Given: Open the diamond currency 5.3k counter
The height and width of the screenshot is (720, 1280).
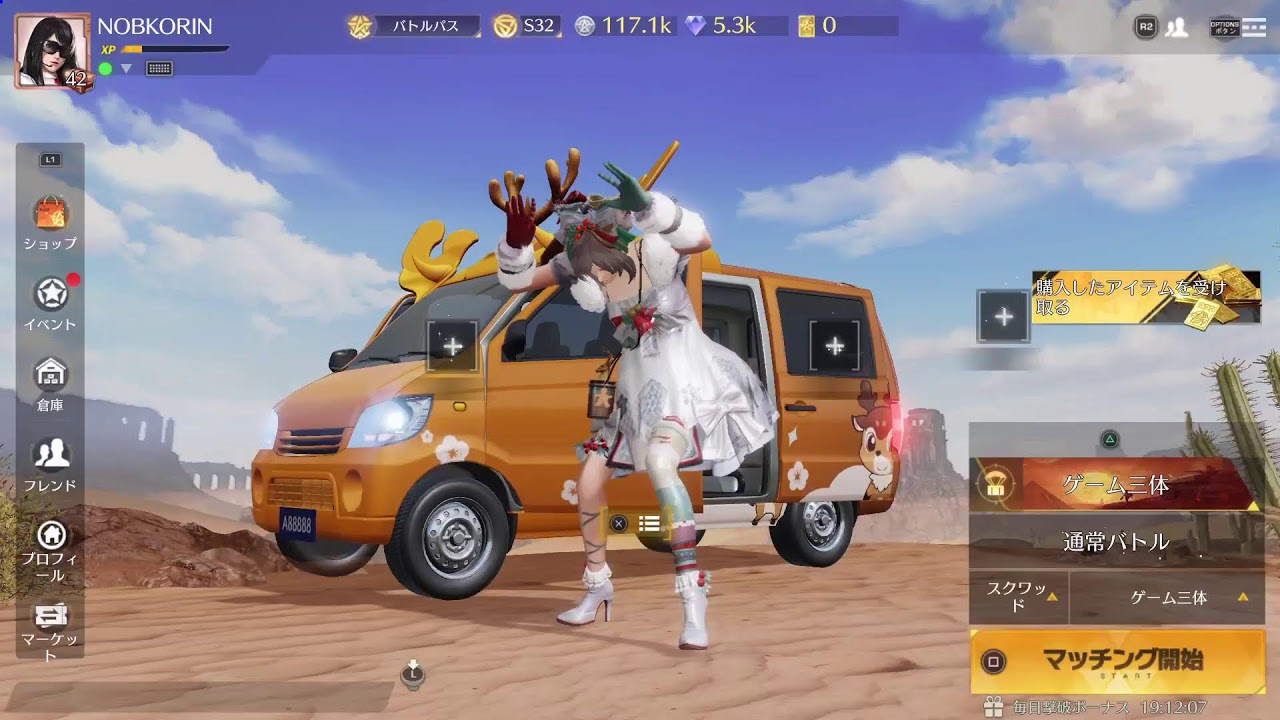Looking at the screenshot, I should (x=722, y=26).
